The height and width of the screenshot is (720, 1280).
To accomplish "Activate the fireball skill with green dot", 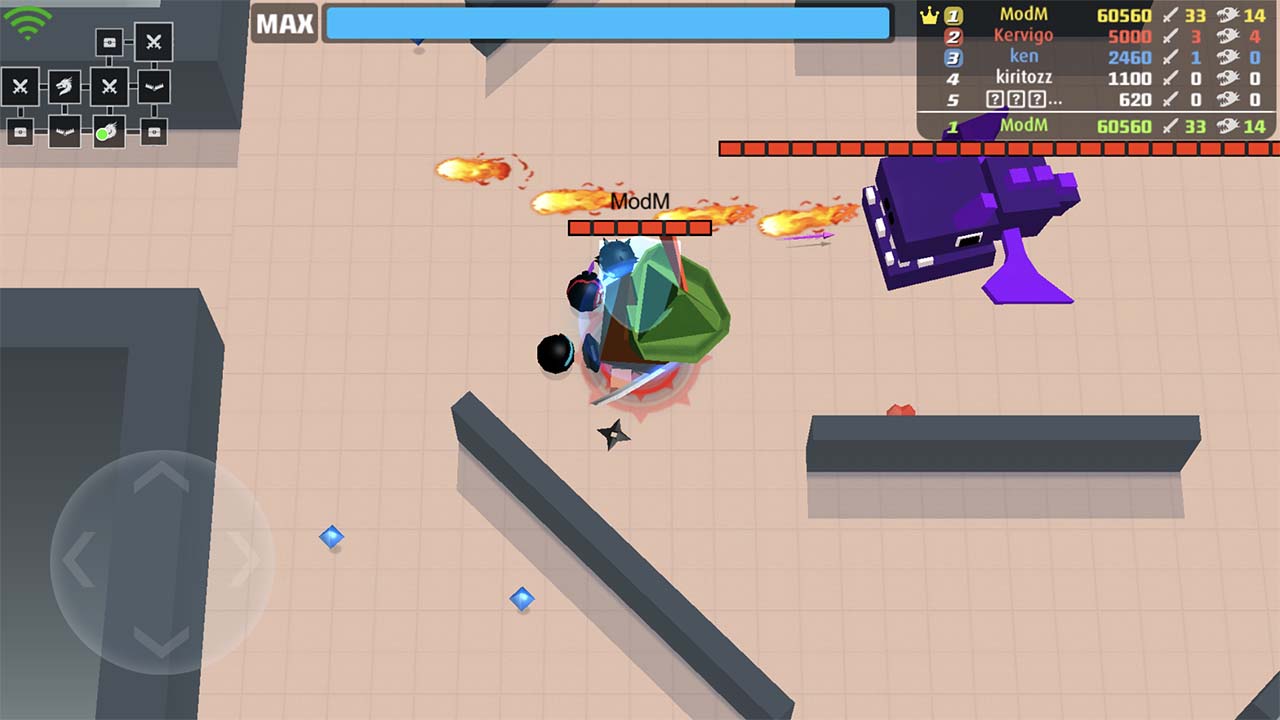I will (x=106, y=131).
